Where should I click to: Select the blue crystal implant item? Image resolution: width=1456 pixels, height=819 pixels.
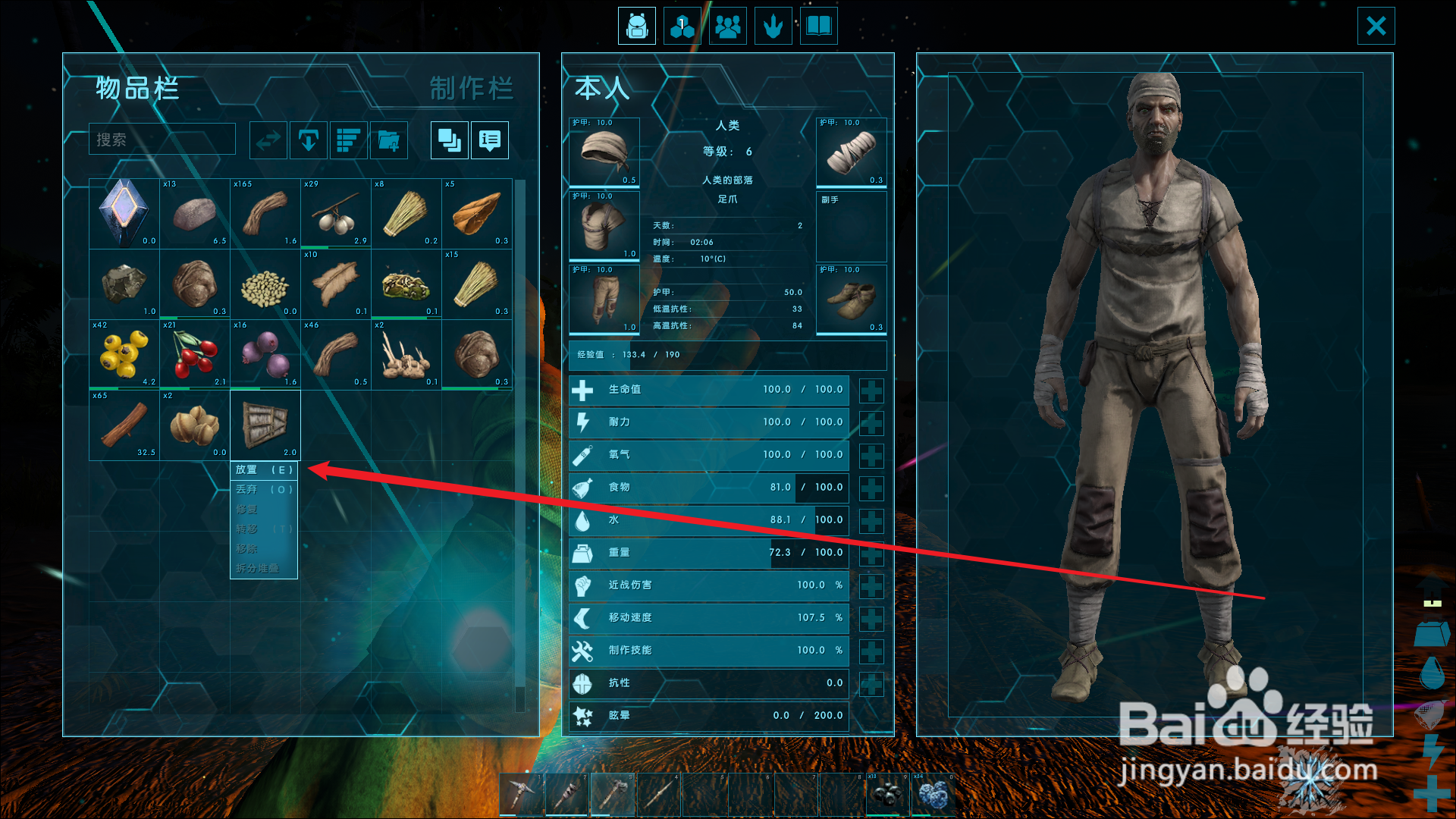(124, 213)
